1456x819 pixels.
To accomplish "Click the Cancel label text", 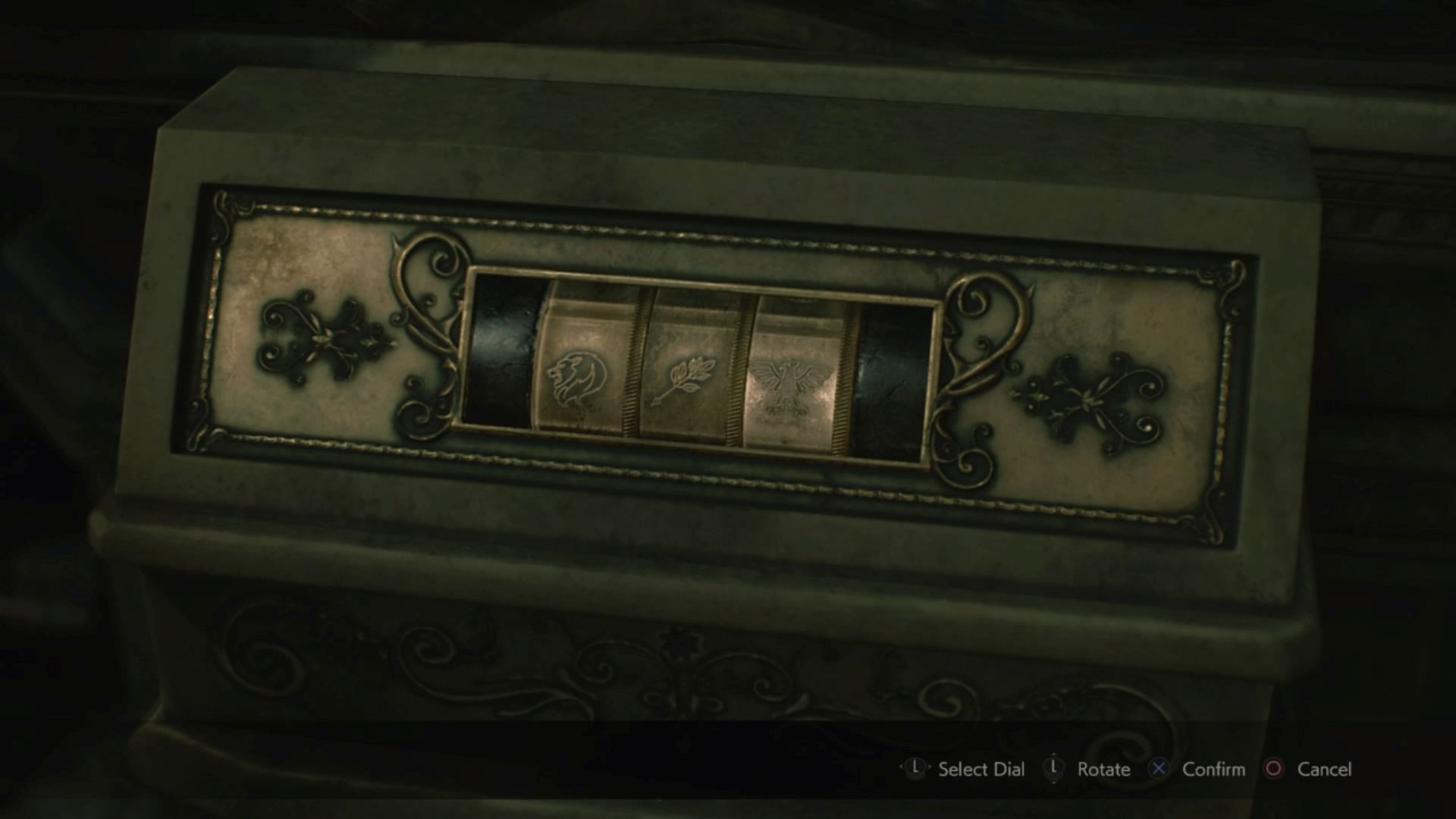I will coord(1325,768).
